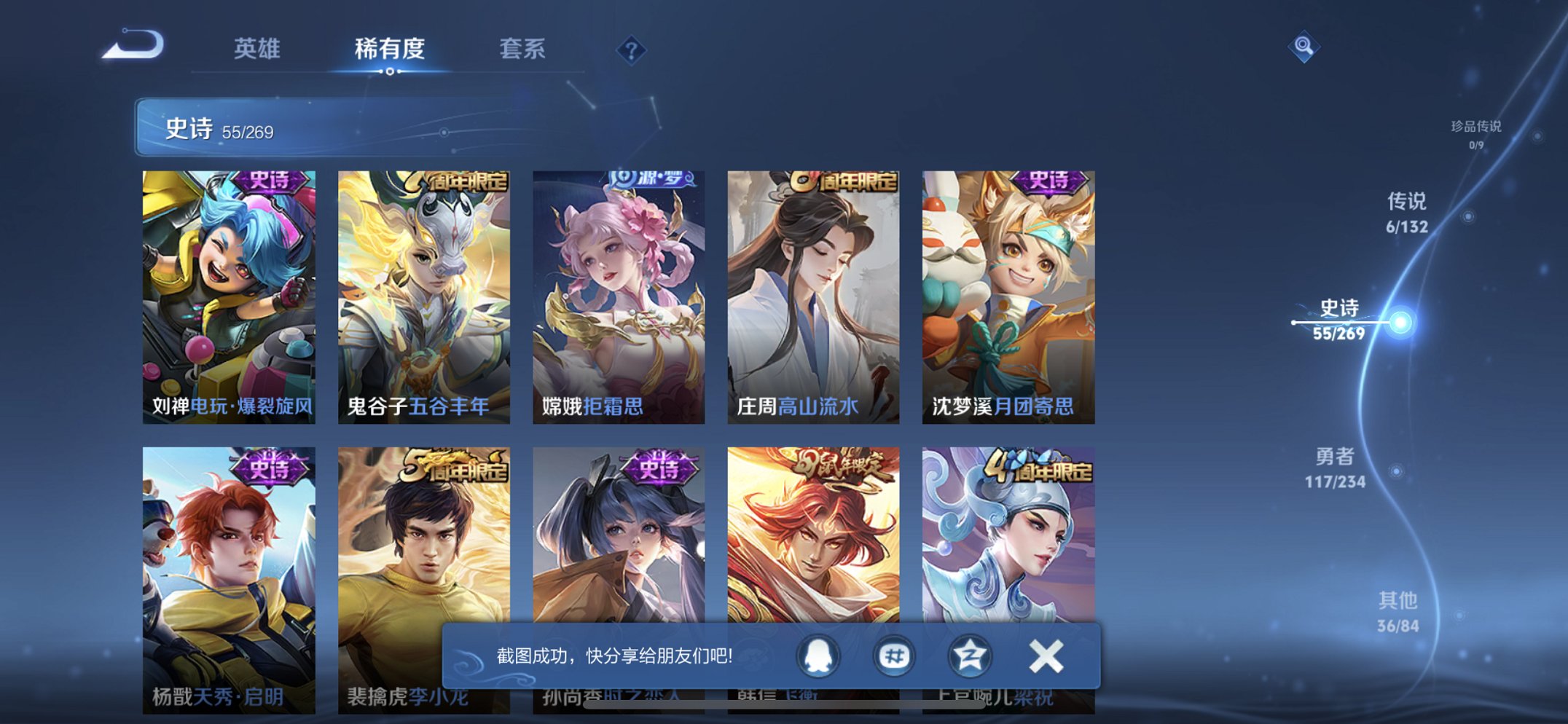Switch to the 套系 tab
Image resolution: width=1568 pixels, height=724 pixels.
click(522, 50)
